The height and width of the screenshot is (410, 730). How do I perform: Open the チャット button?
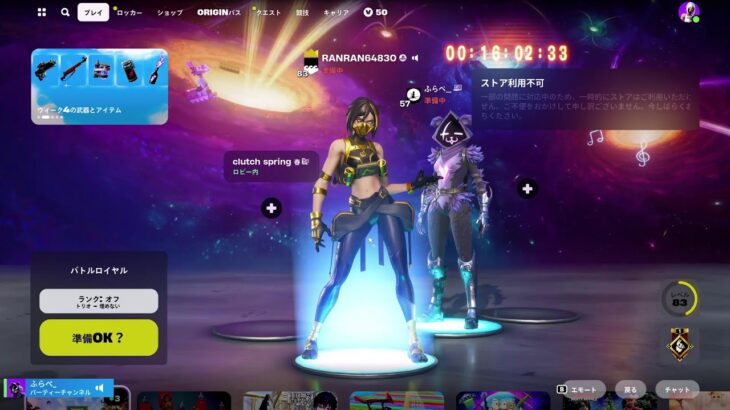pos(678,389)
